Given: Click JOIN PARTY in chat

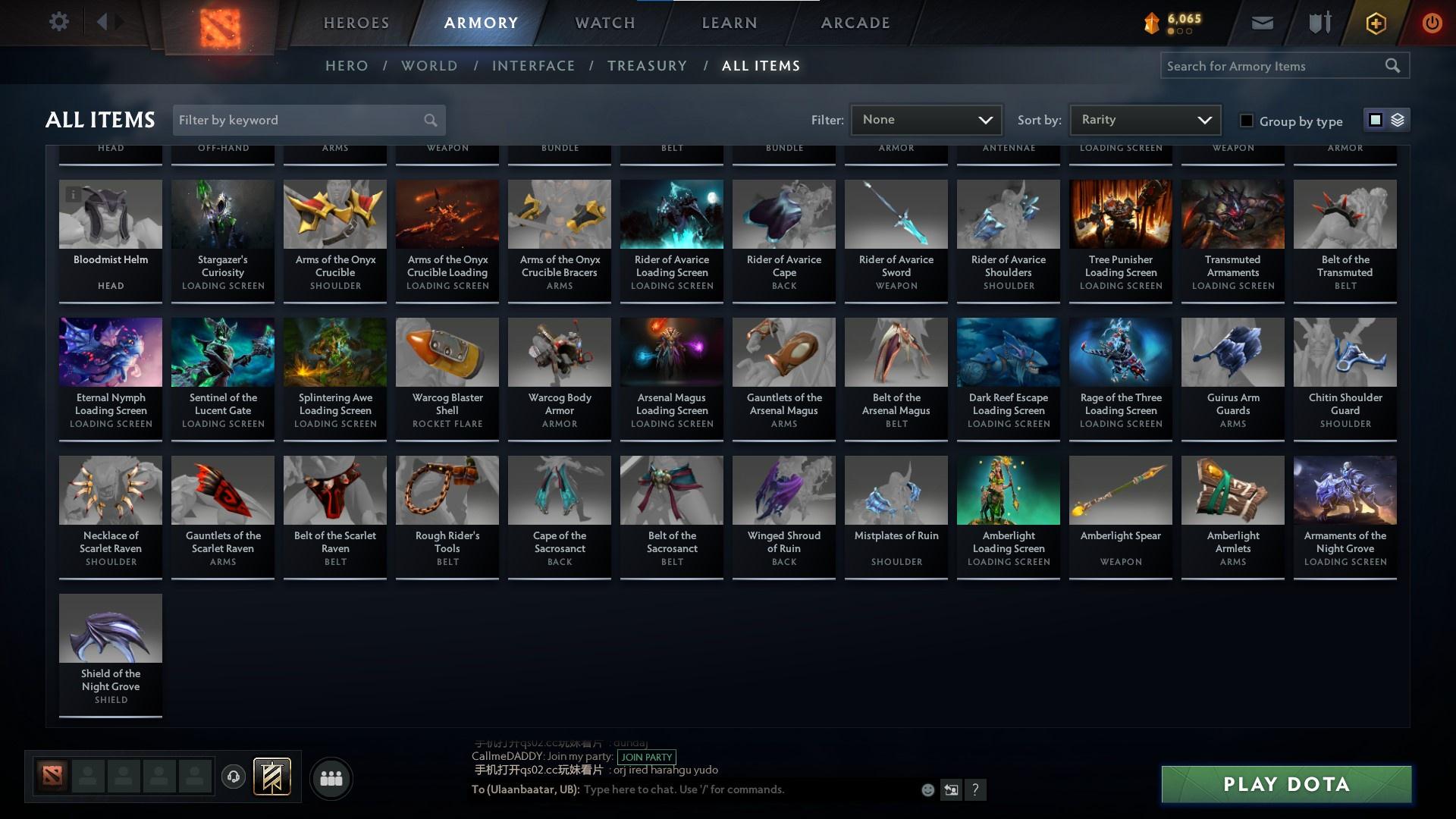Looking at the screenshot, I should tap(645, 758).
